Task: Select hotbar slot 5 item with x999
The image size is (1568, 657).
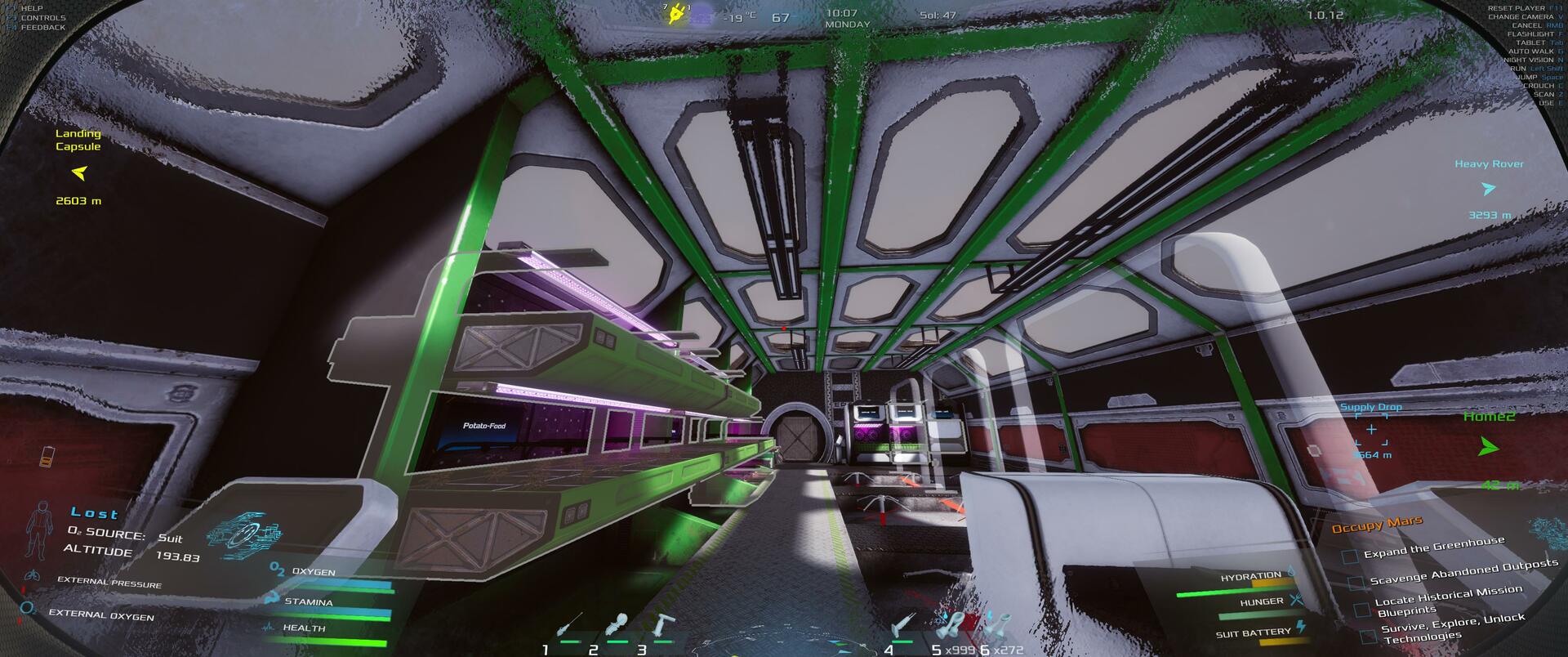Action: click(x=954, y=627)
